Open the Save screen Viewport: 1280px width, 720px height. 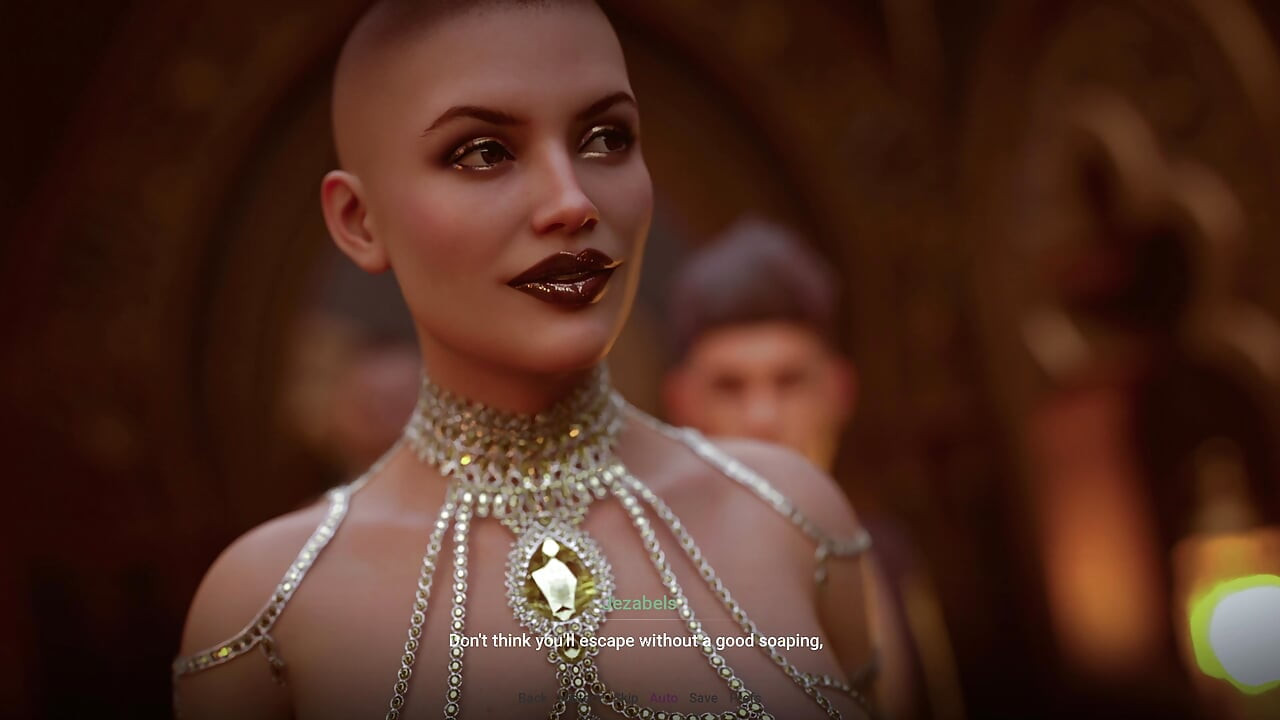704,697
